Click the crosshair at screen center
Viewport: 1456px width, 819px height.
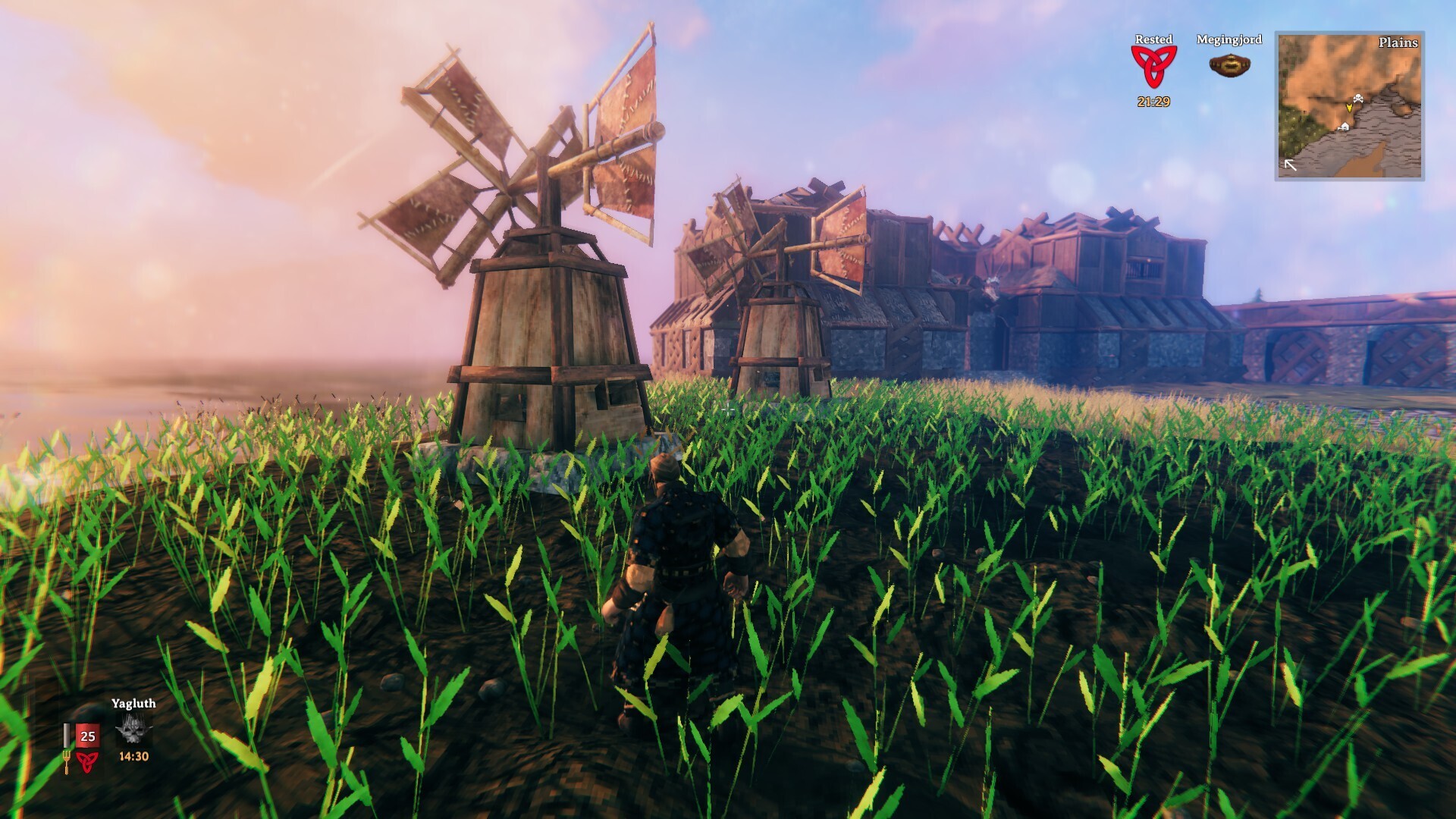728,409
